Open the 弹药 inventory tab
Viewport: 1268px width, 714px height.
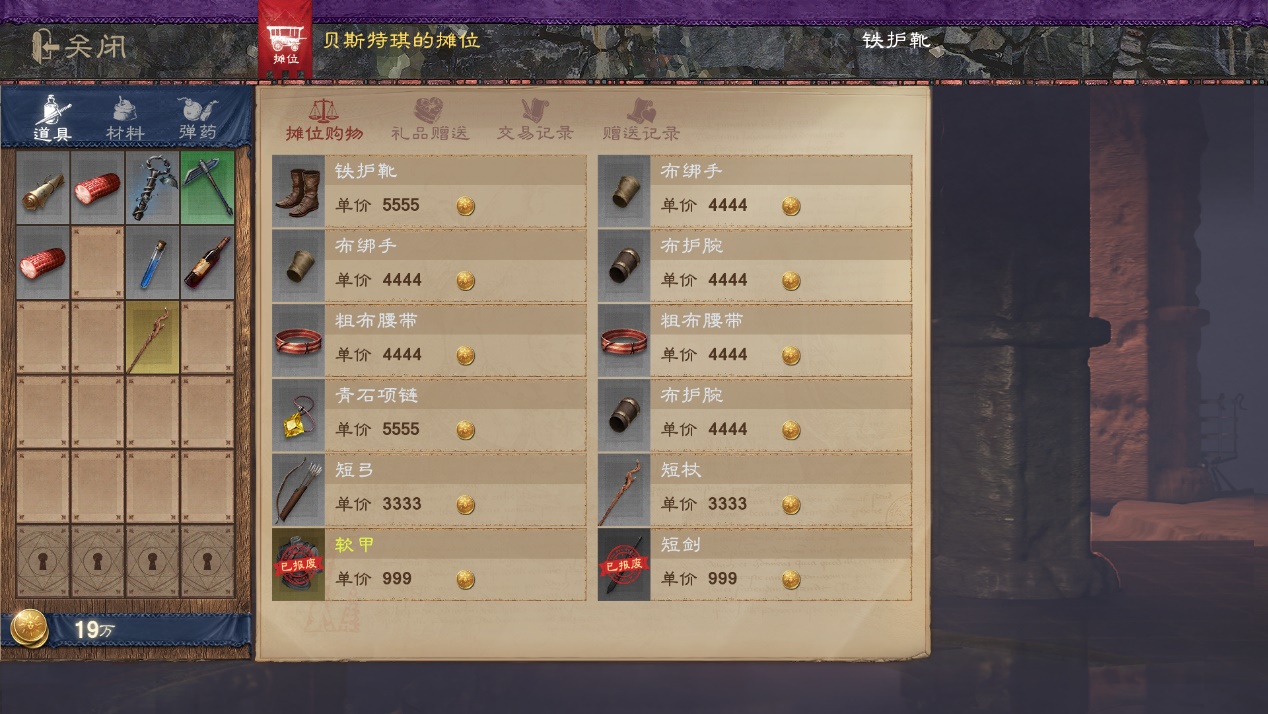[197, 118]
